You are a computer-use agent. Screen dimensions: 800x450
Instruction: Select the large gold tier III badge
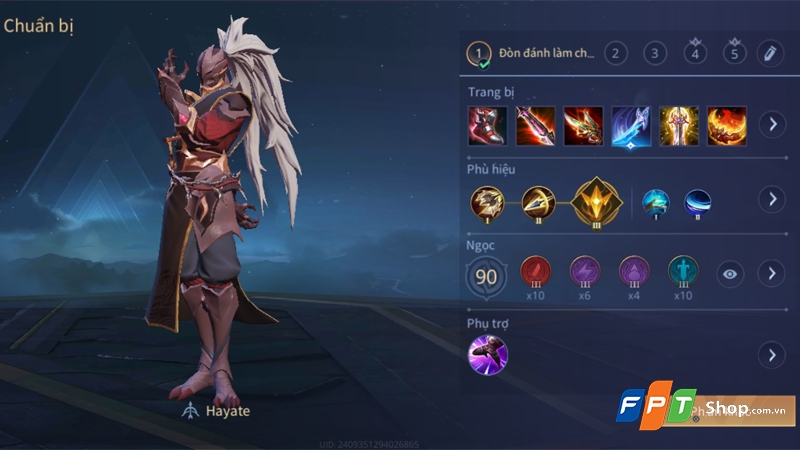coord(596,199)
